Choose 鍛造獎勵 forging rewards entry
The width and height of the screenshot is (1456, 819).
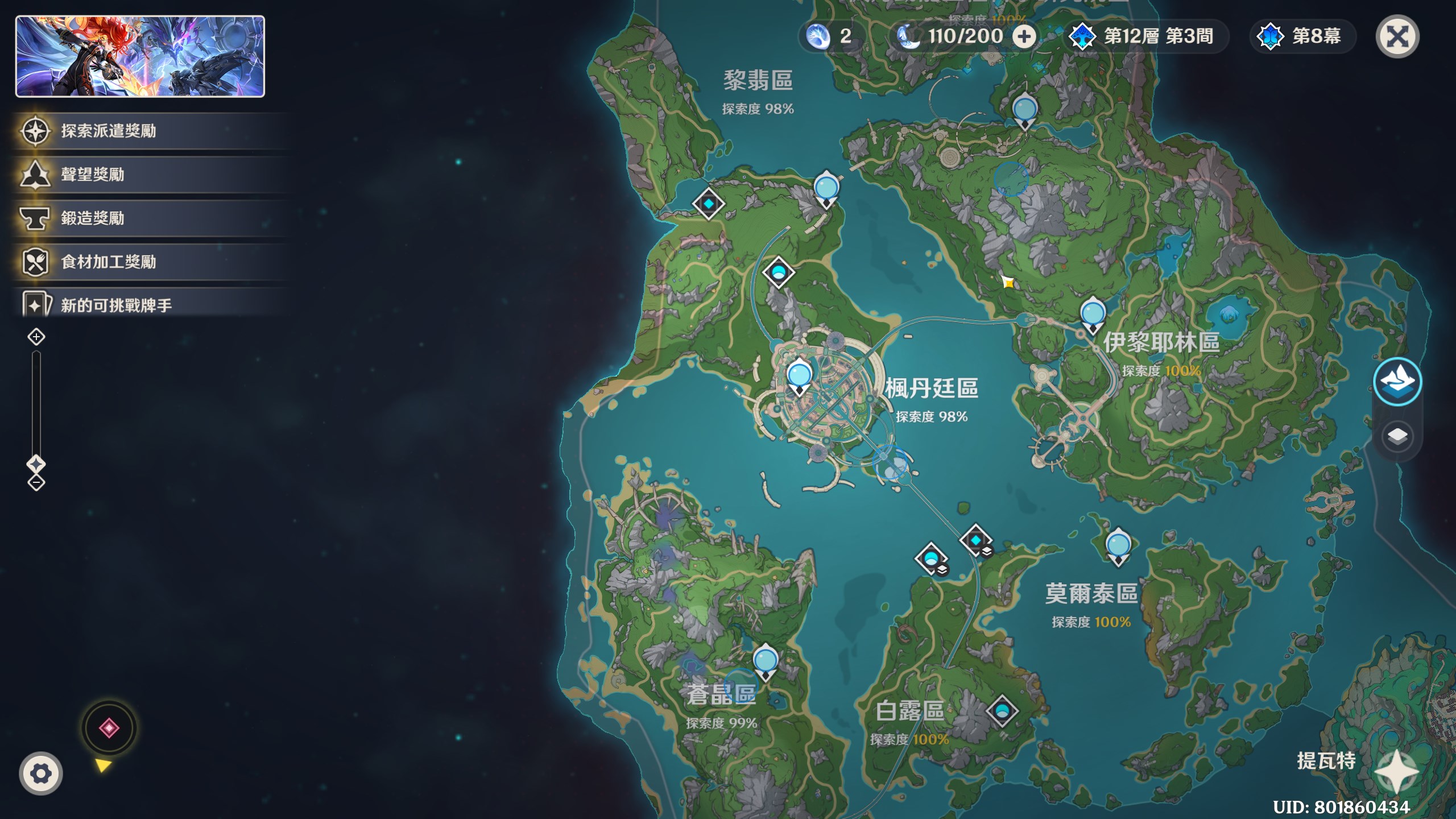point(92,218)
